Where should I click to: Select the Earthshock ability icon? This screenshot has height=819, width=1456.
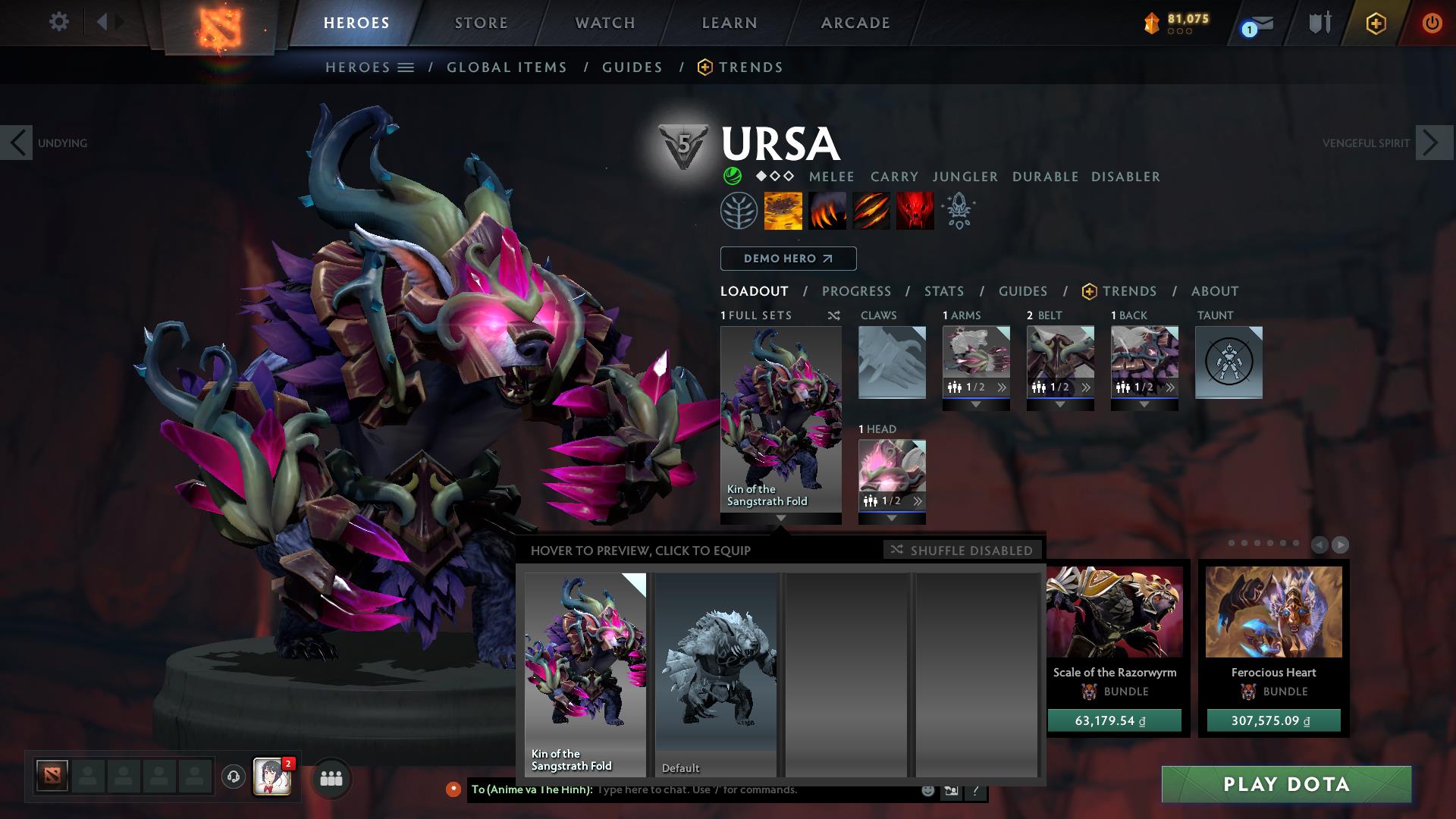[x=782, y=212]
